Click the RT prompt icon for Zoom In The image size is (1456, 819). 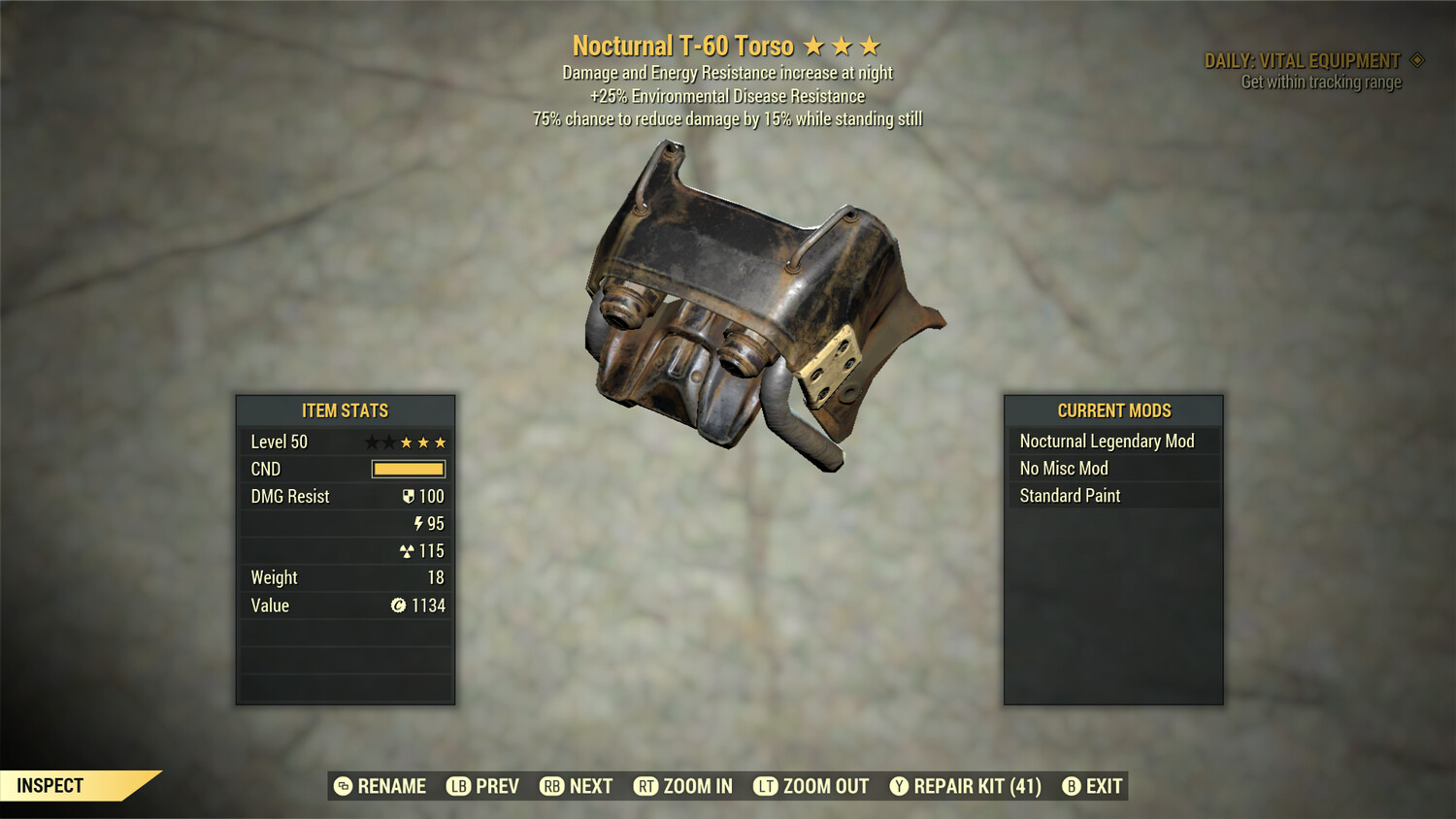645,786
